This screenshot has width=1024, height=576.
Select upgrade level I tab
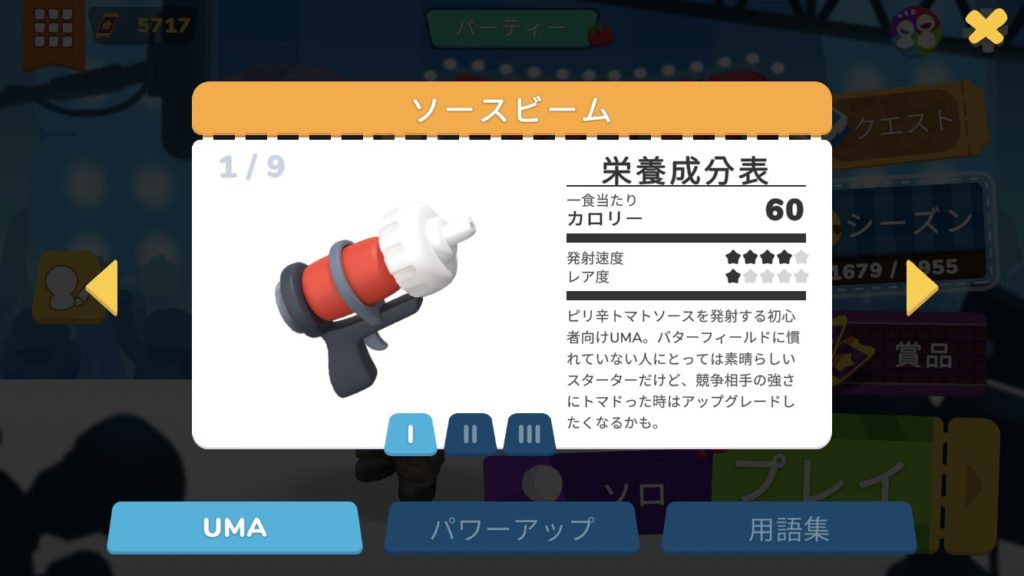coord(410,435)
